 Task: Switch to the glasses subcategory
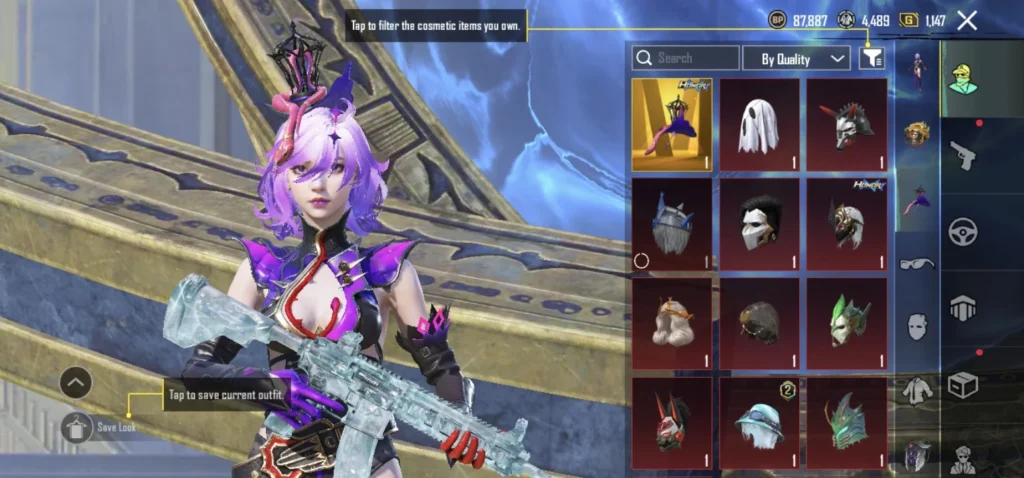[x=917, y=264]
